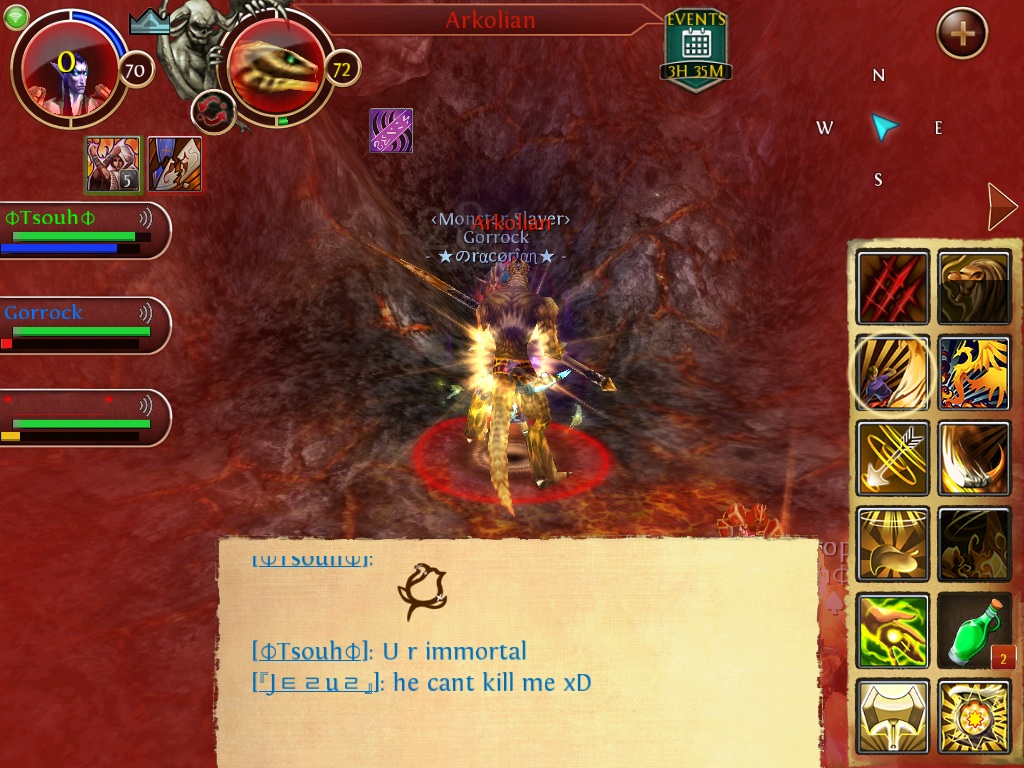
Task: Open the chat log panel
Action: pyautogui.click(x=518, y=650)
